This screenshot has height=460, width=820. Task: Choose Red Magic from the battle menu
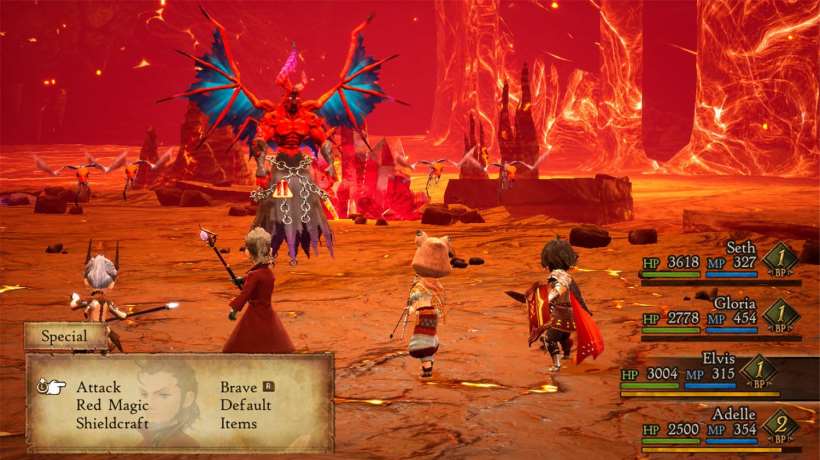click(x=112, y=405)
